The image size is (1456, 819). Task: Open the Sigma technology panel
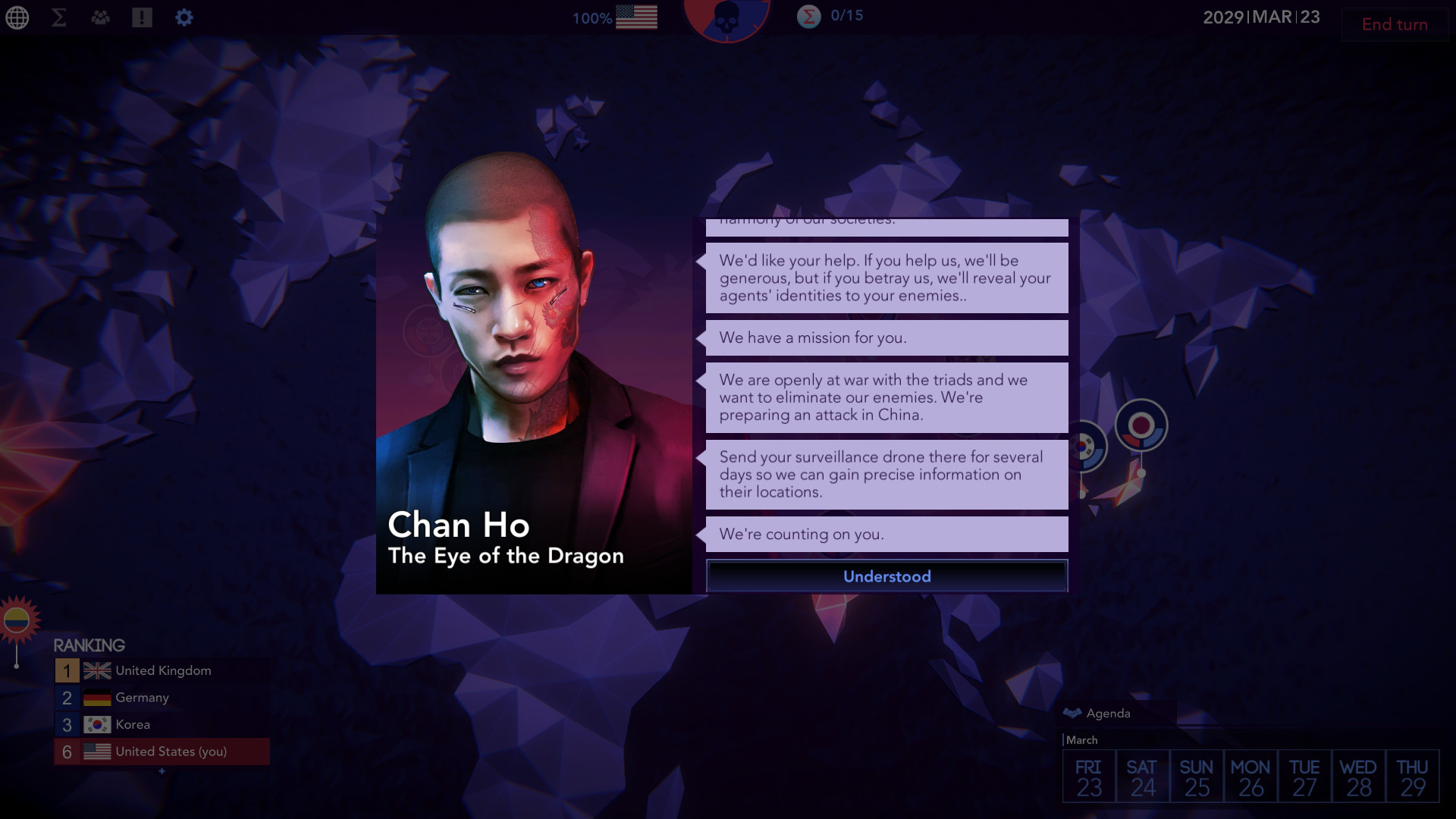pyautogui.click(x=58, y=17)
